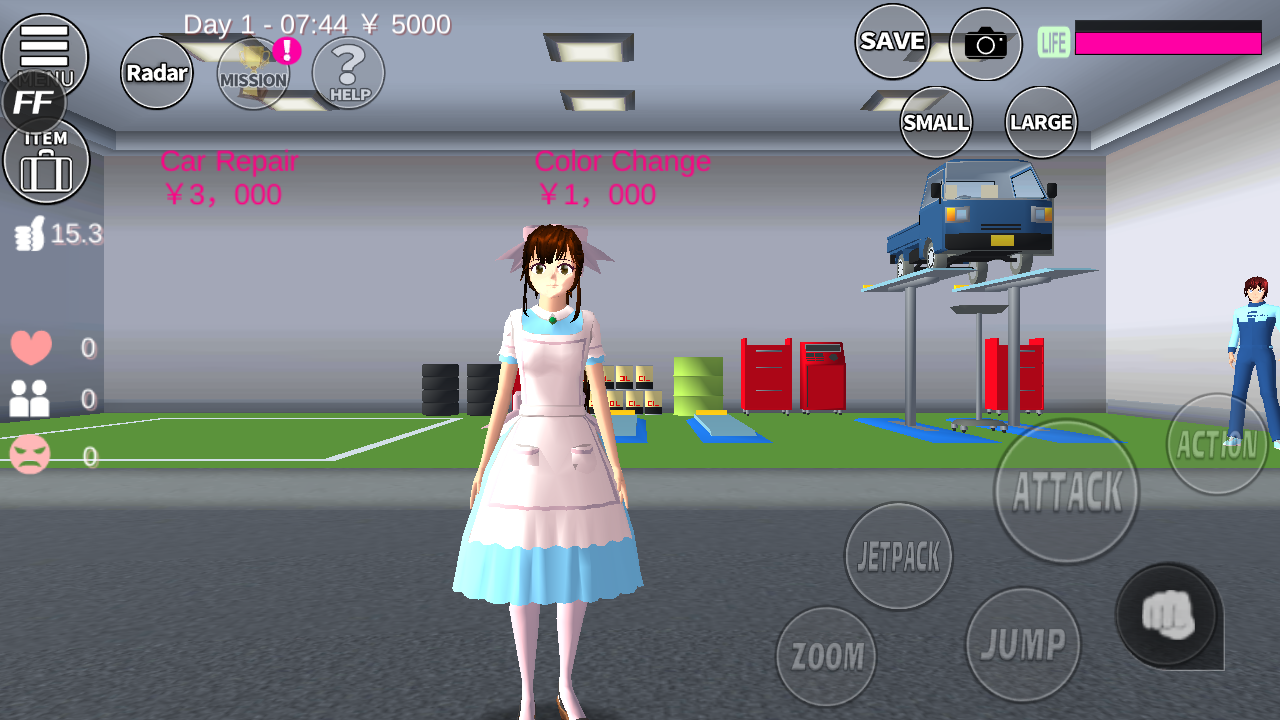This screenshot has width=1280, height=720.
Task: Click the fist punch icon button
Action: pyautogui.click(x=1167, y=614)
